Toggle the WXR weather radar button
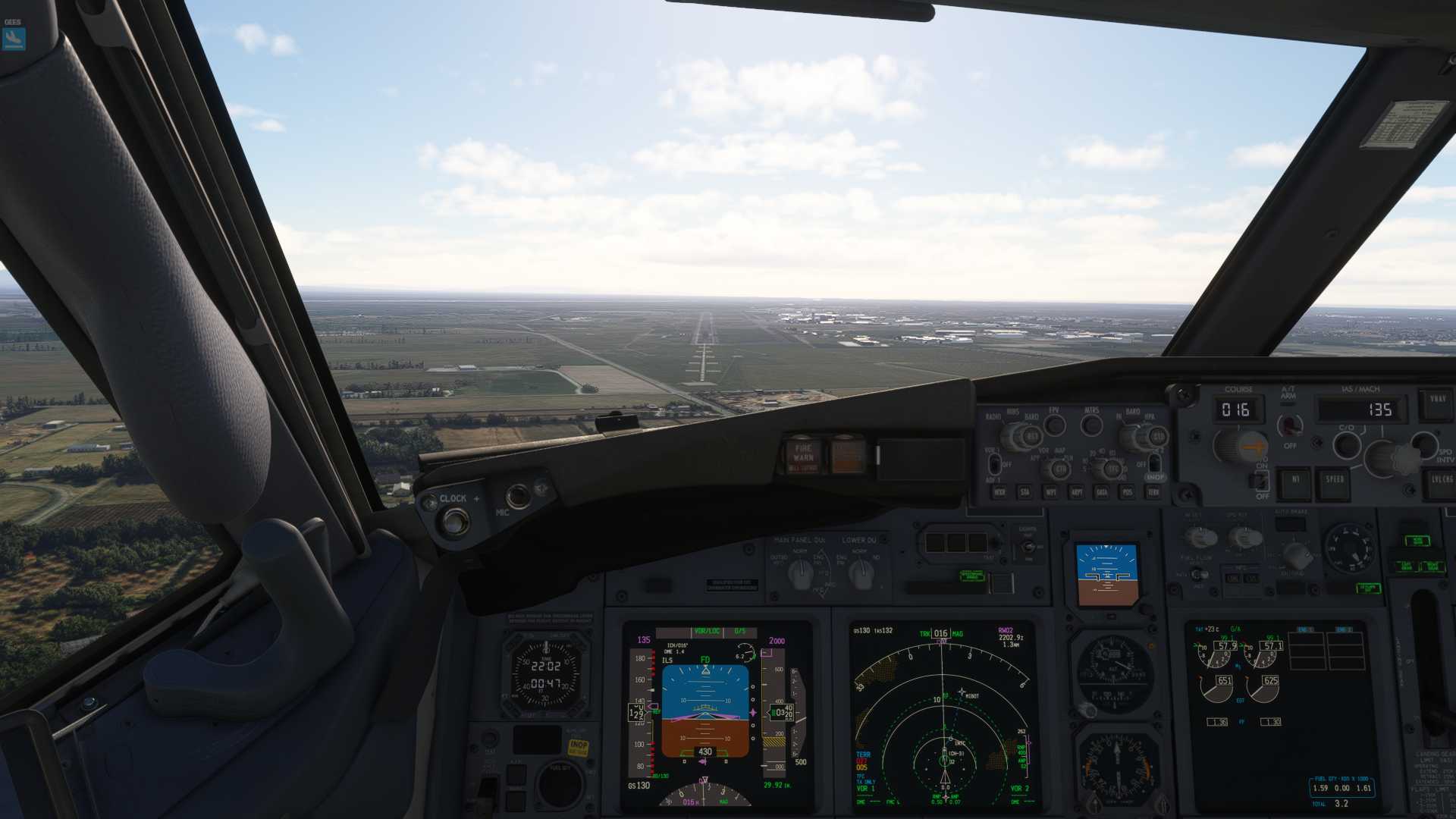 pyautogui.click(x=999, y=492)
